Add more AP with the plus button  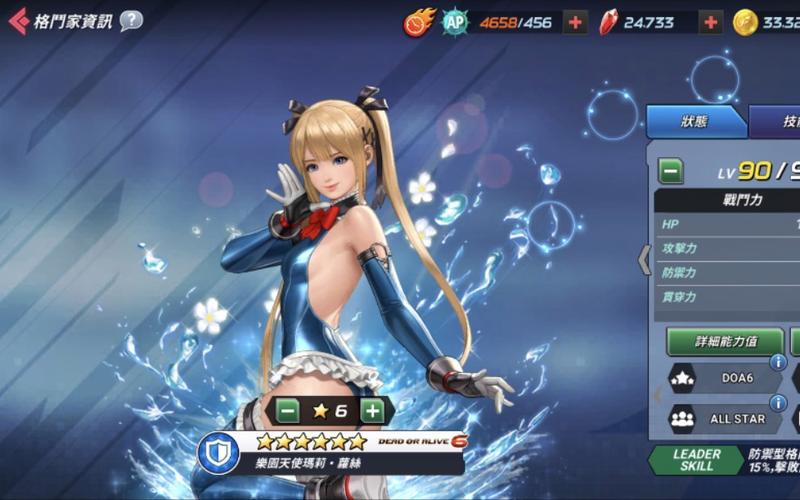click(575, 22)
